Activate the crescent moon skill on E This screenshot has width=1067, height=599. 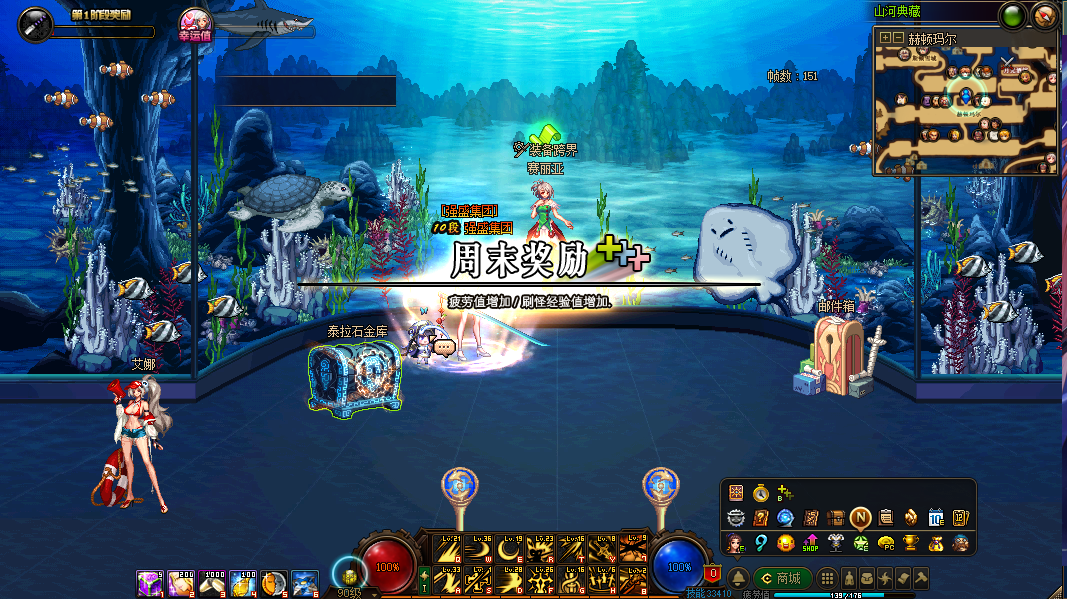pos(509,549)
